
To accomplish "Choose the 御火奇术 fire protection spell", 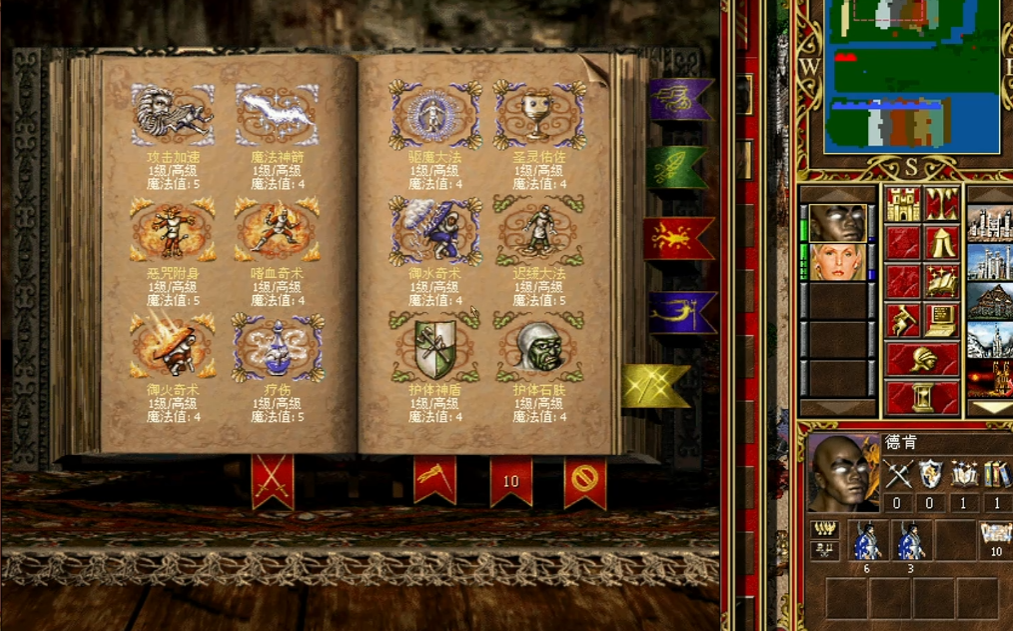I will (x=172, y=347).
